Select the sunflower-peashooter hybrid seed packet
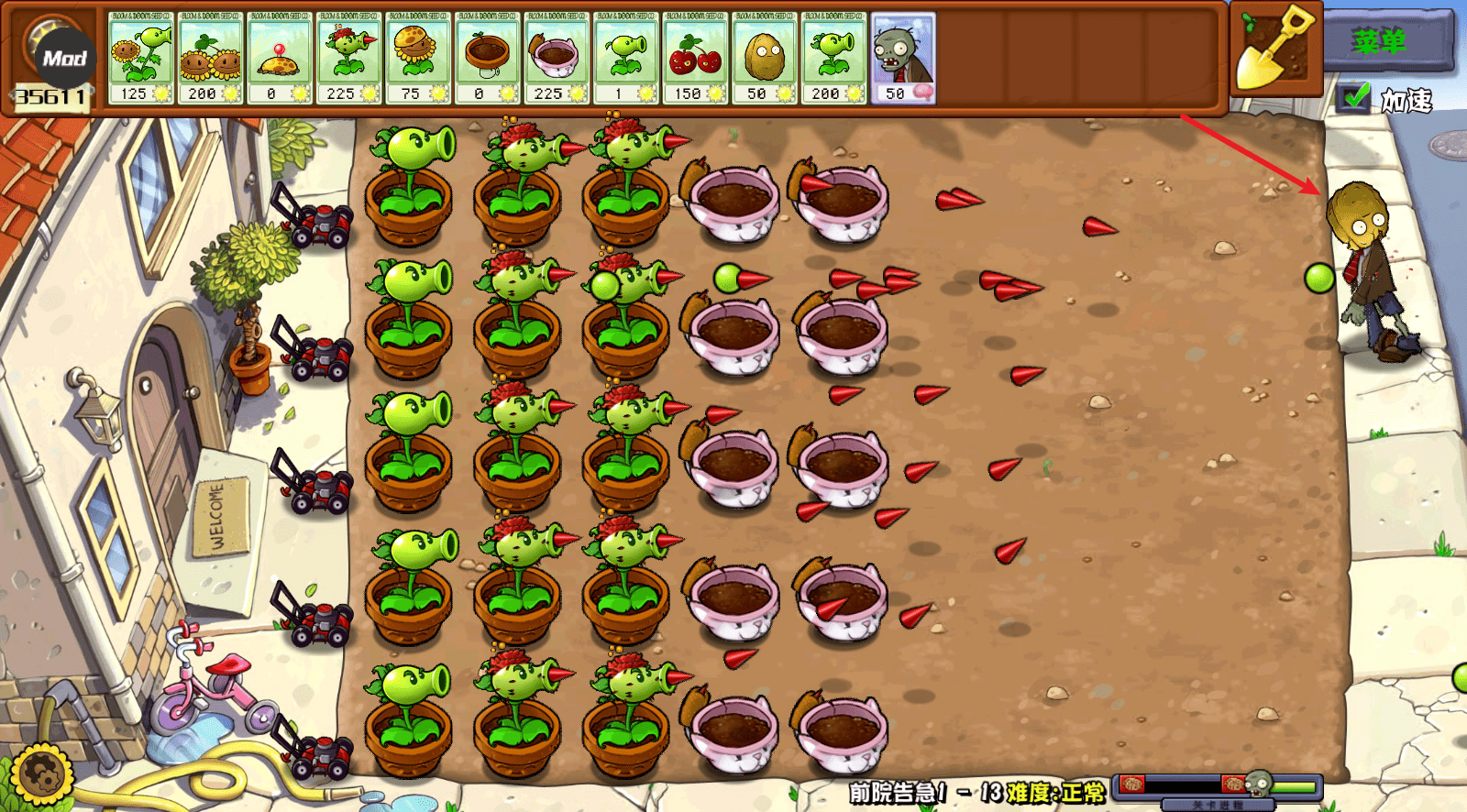 pyautogui.click(x=142, y=58)
